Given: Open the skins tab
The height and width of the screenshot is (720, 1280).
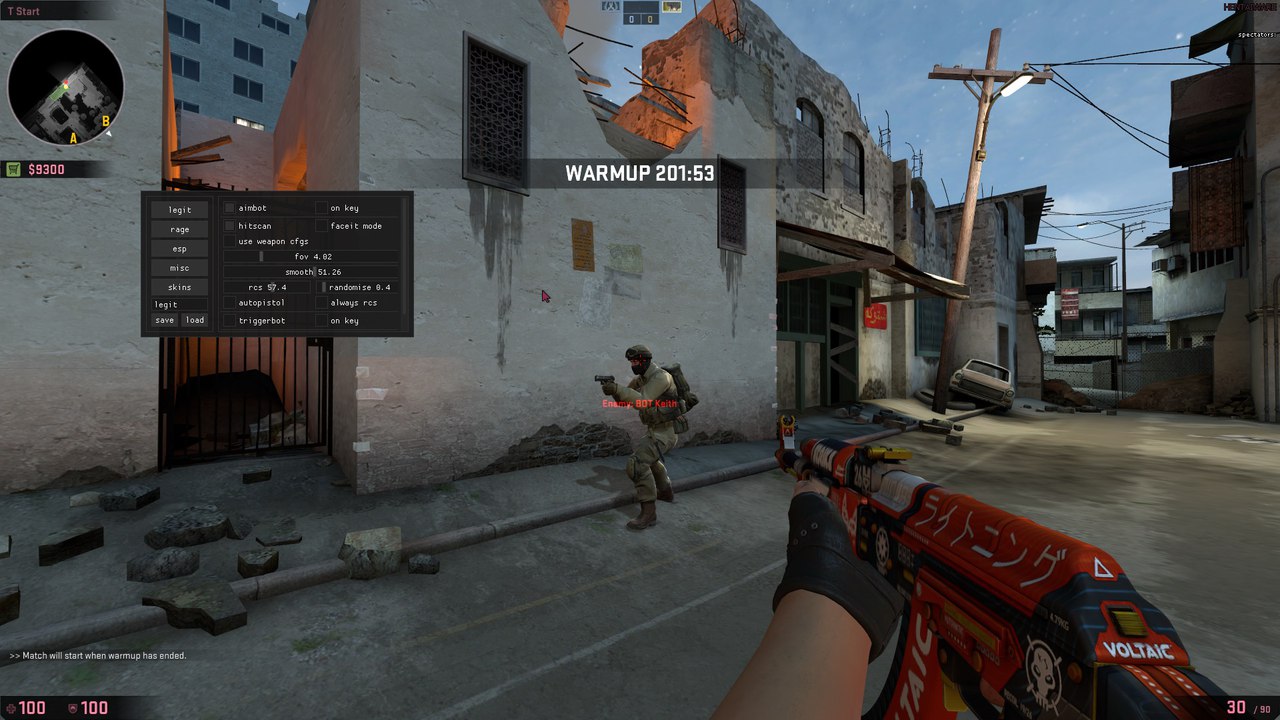Looking at the screenshot, I should 180,287.
